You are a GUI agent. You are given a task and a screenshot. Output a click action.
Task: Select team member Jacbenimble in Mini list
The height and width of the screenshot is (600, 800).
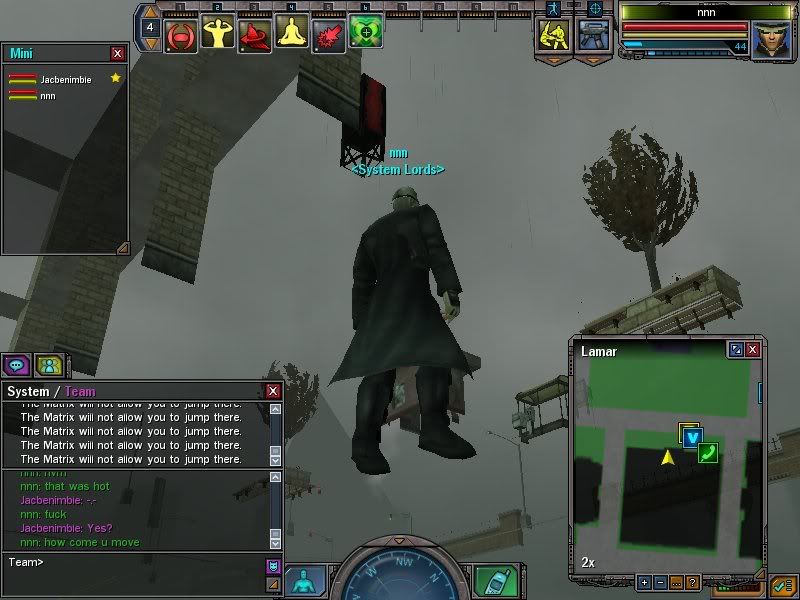(66, 79)
